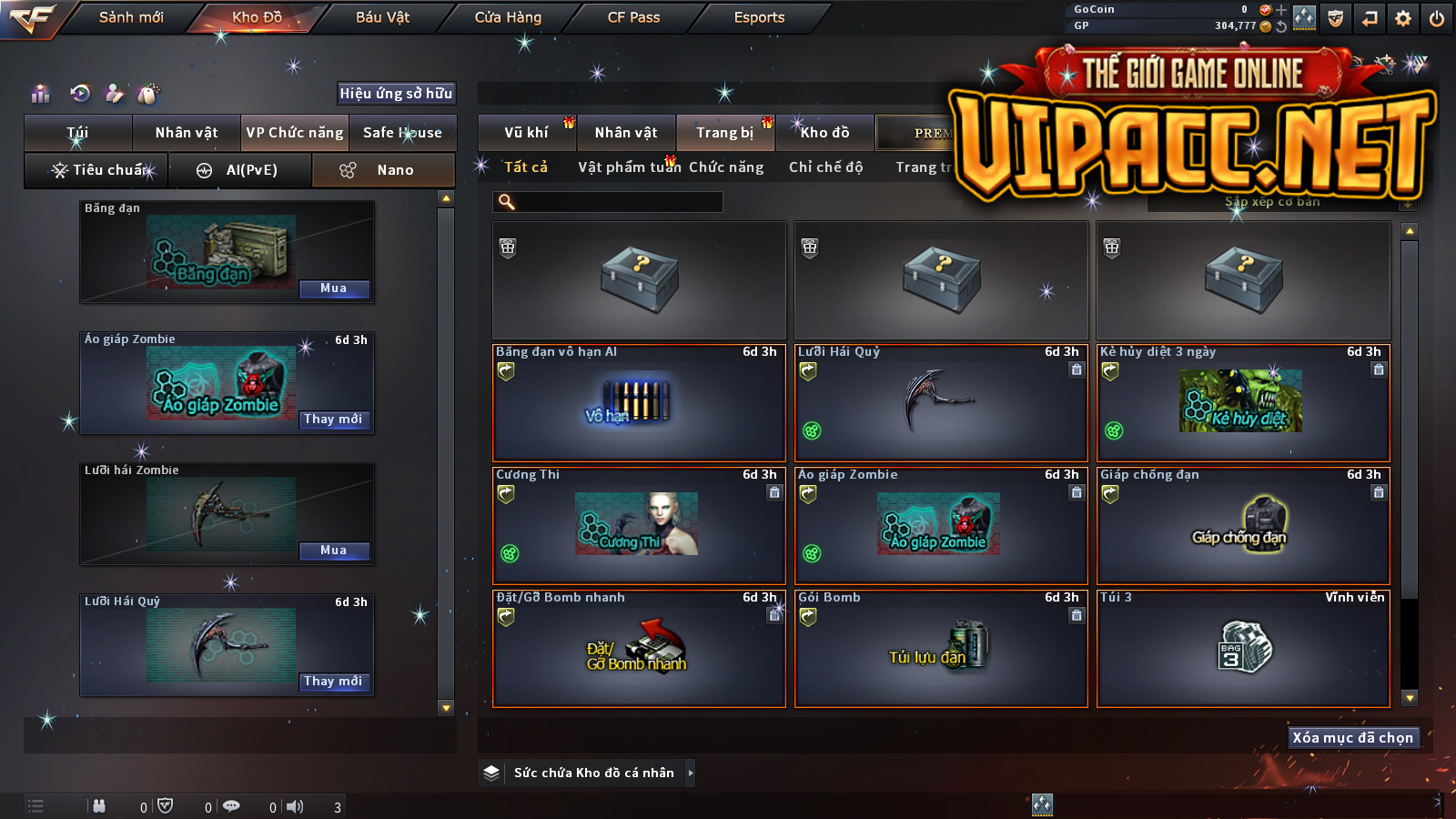Select the Tiêu chuẩn mode tab
Image resolution: width=1456 pixels, height=819 pixels.
[x=98, y=170]
